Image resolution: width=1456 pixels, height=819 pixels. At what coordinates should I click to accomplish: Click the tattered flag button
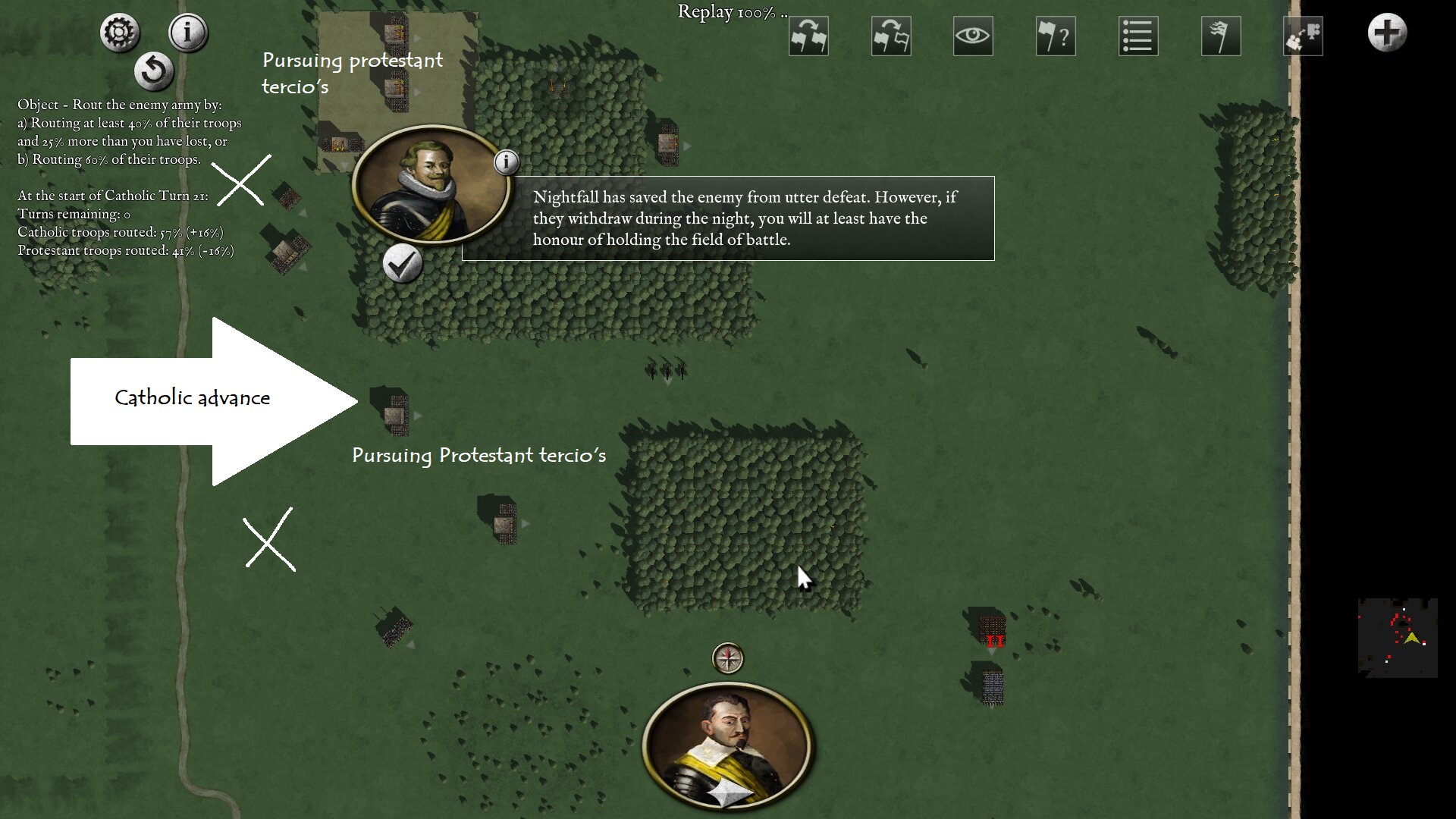point(1221,36)
